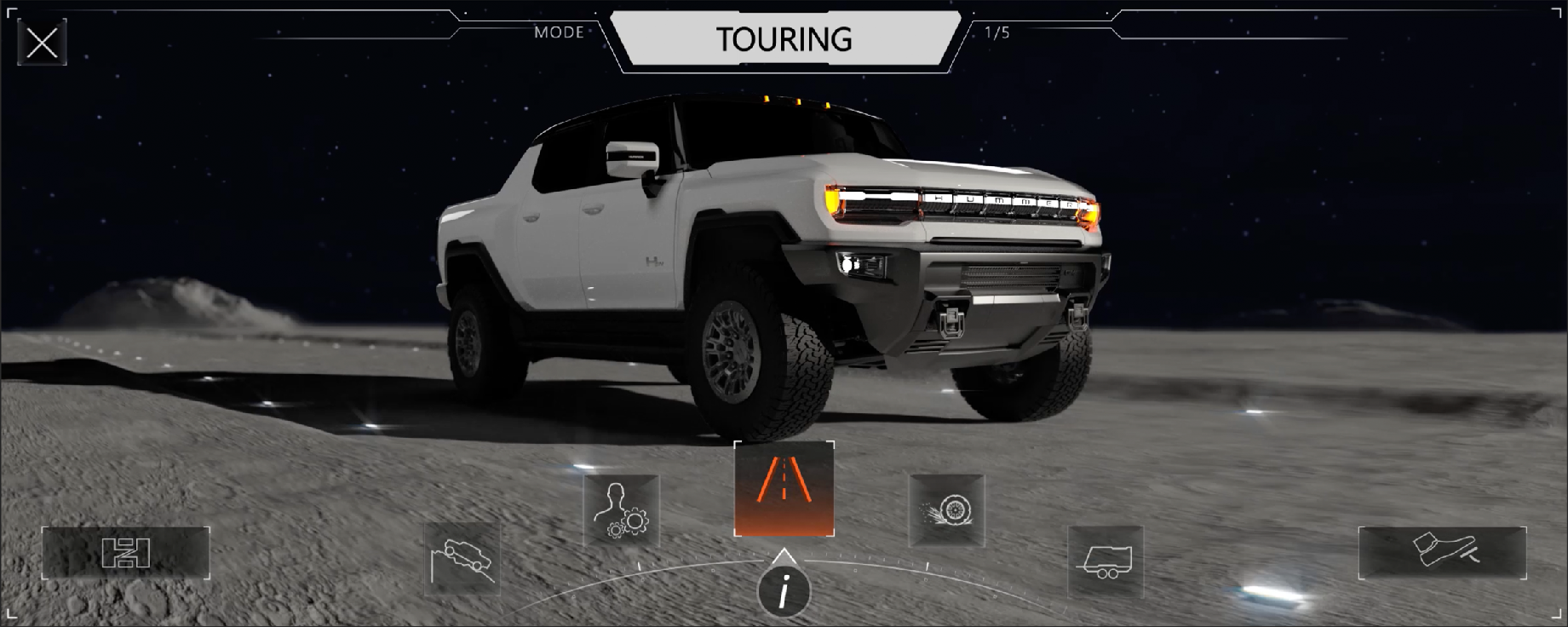Screen dimensions: 1568x627
Task: Activate the foot pedal button
Action: tap(1442, 552)
